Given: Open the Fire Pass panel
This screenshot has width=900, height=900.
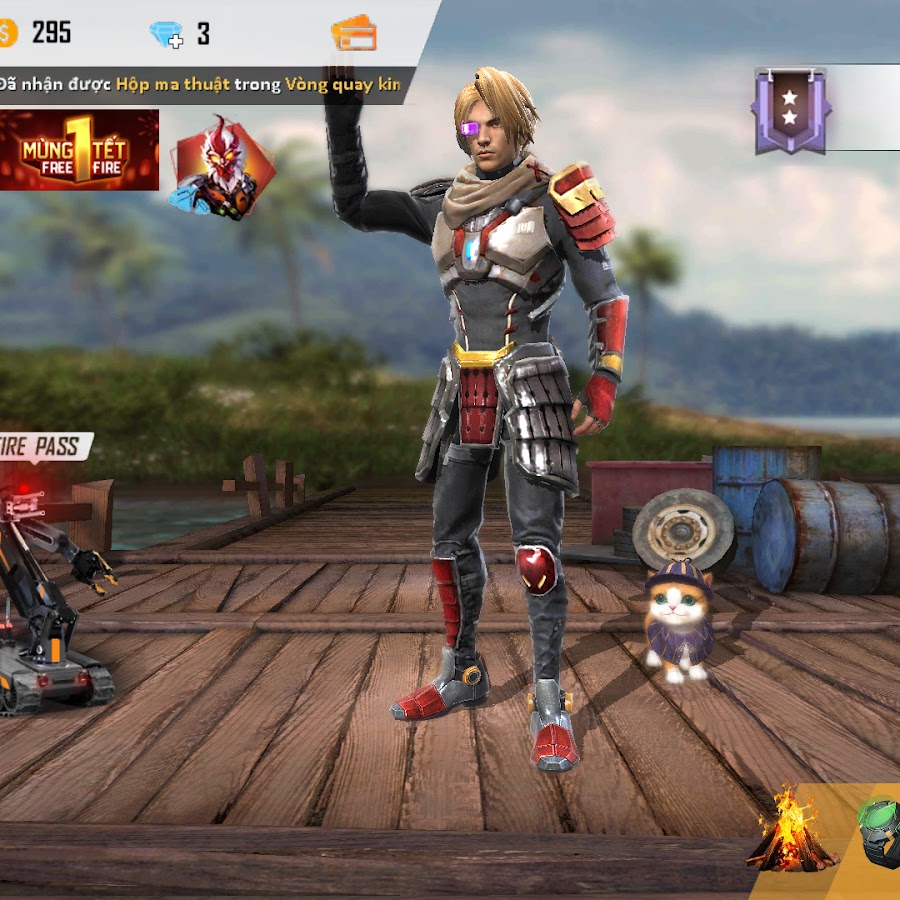Looking at the screenshot, I should [x=45, y=446].
